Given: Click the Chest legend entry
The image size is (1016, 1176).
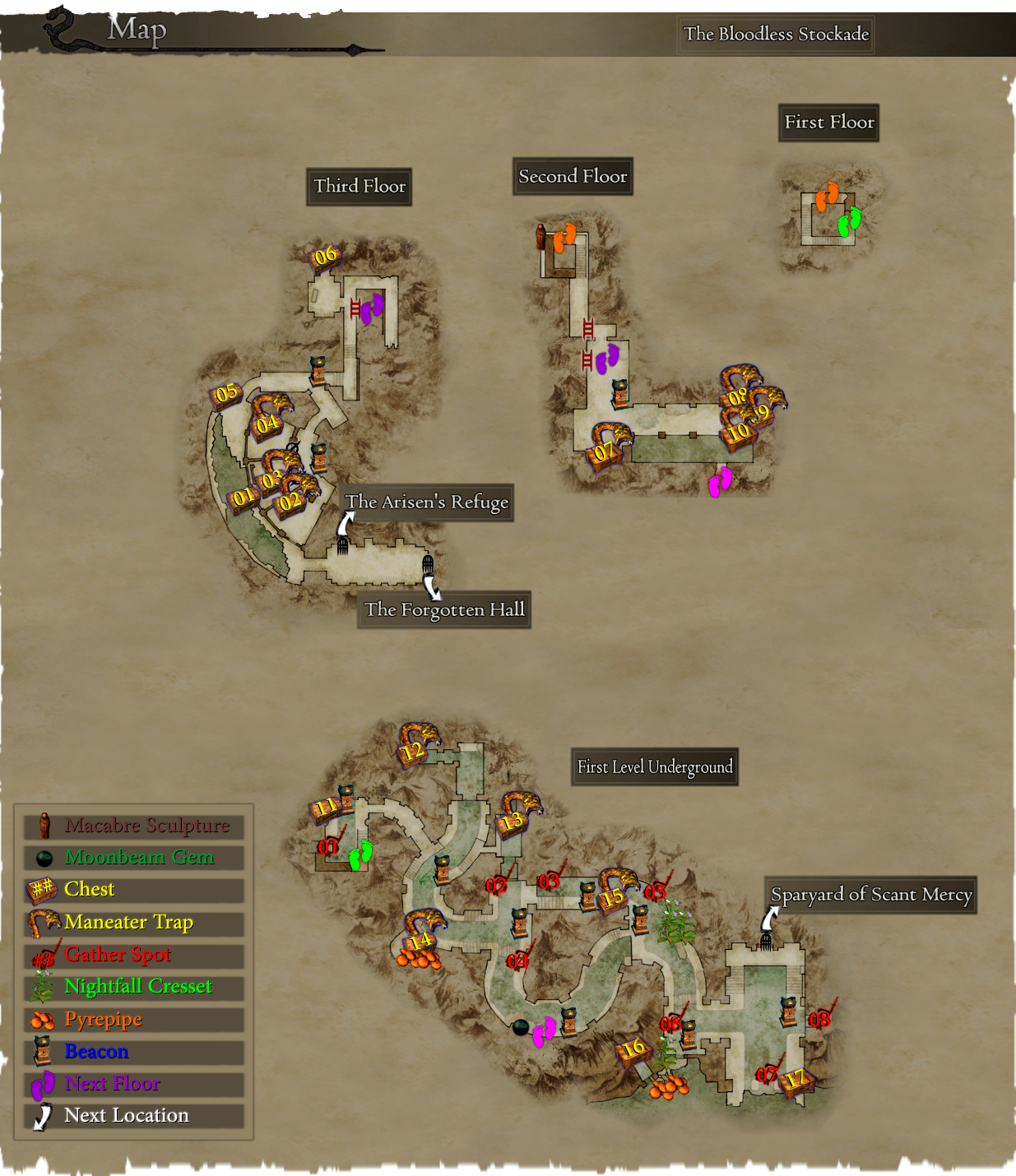Looking at the screenshot, I should point(134,890).
